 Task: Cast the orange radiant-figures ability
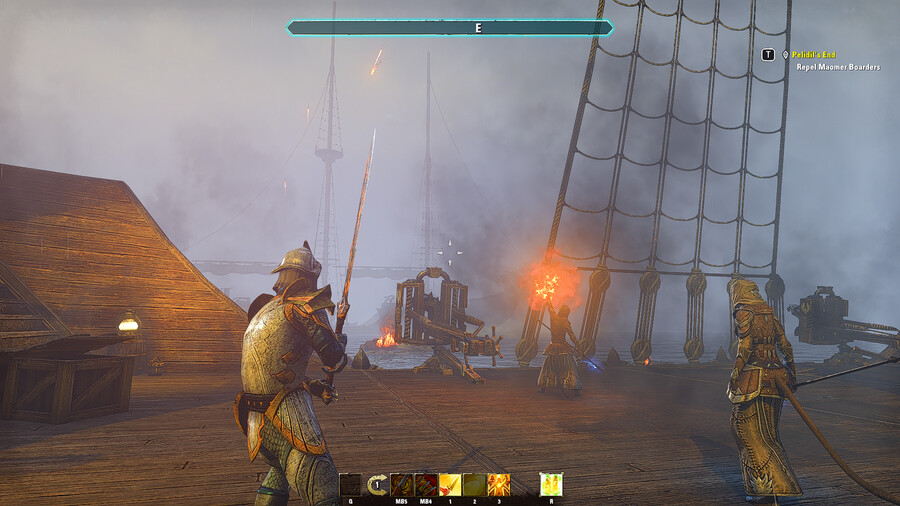tap(498, 485)
